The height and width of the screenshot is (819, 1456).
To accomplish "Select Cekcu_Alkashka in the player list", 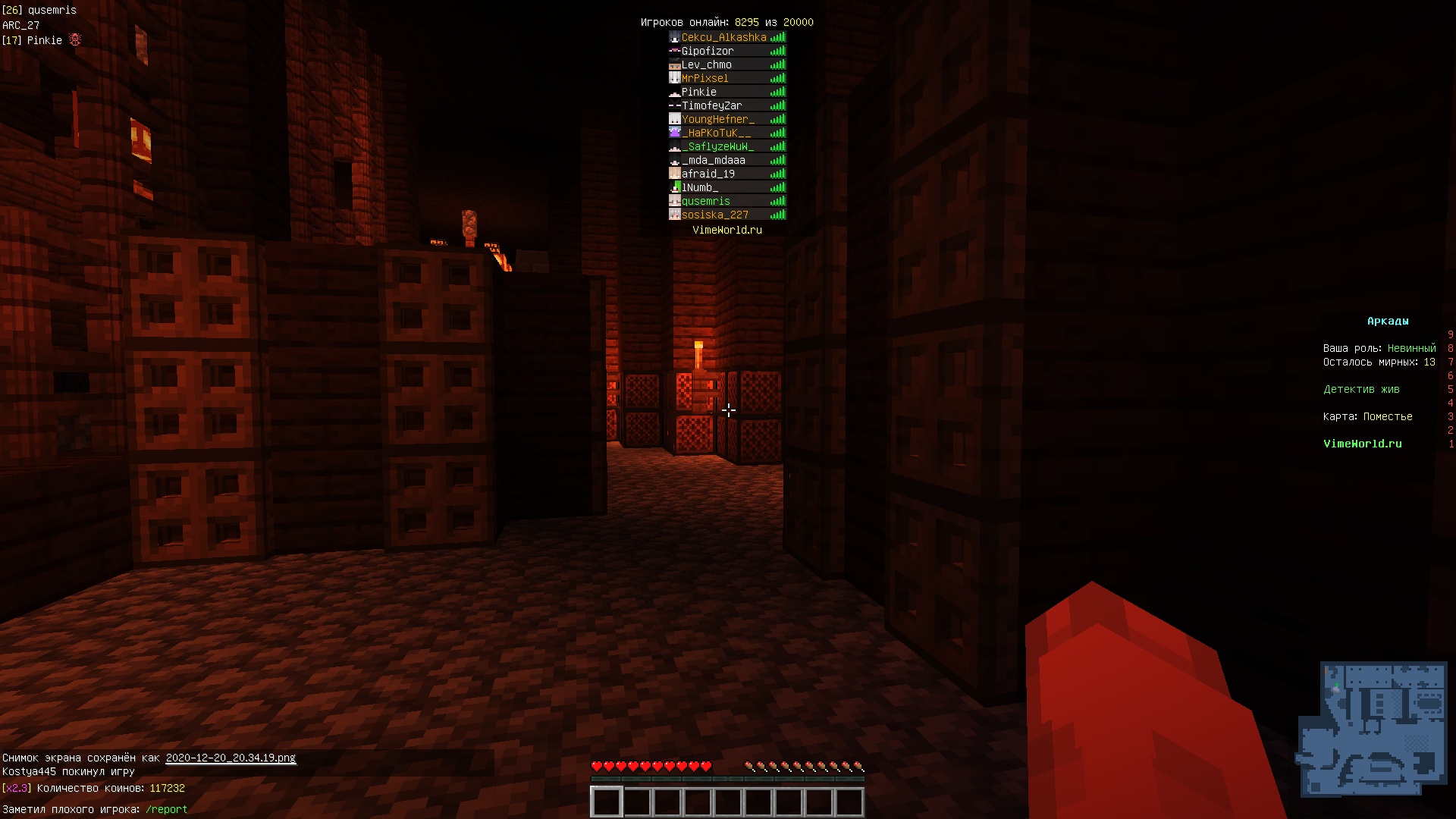I will 723,37.
